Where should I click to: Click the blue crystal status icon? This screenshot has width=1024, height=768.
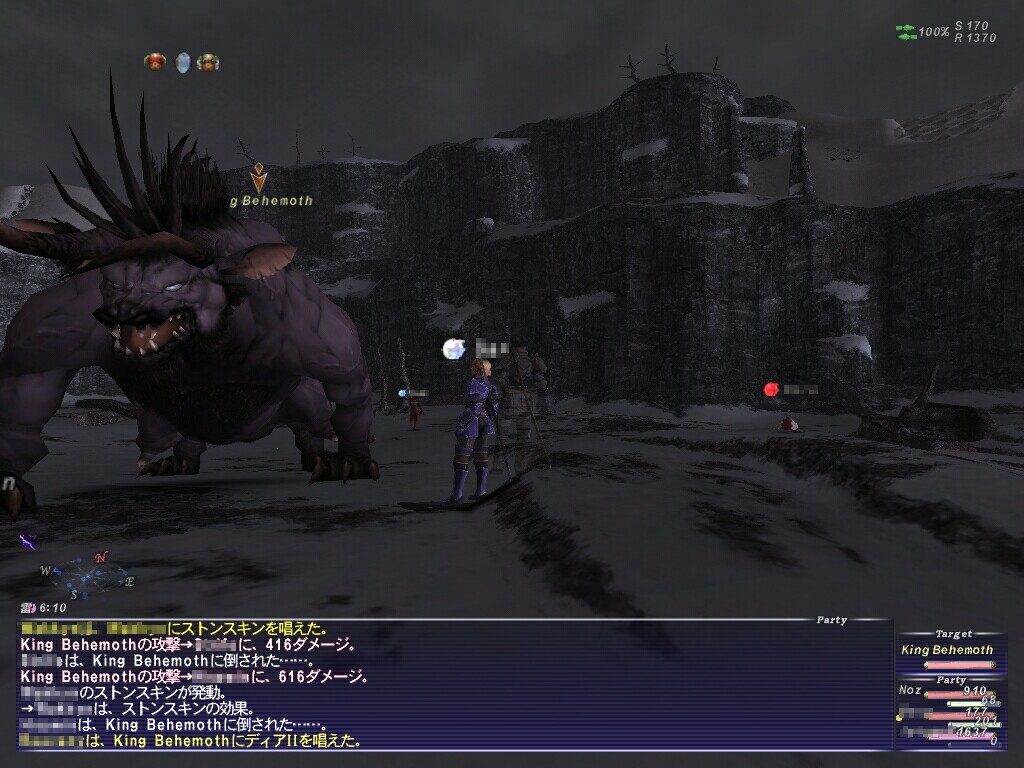tap(182, 62)
